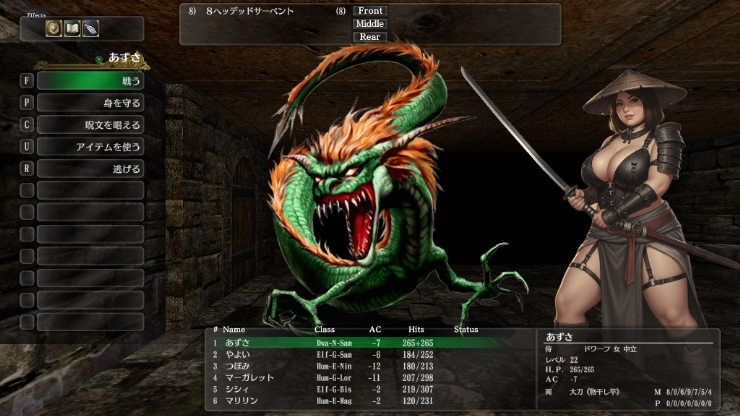Click the shield effect icon

54,29
